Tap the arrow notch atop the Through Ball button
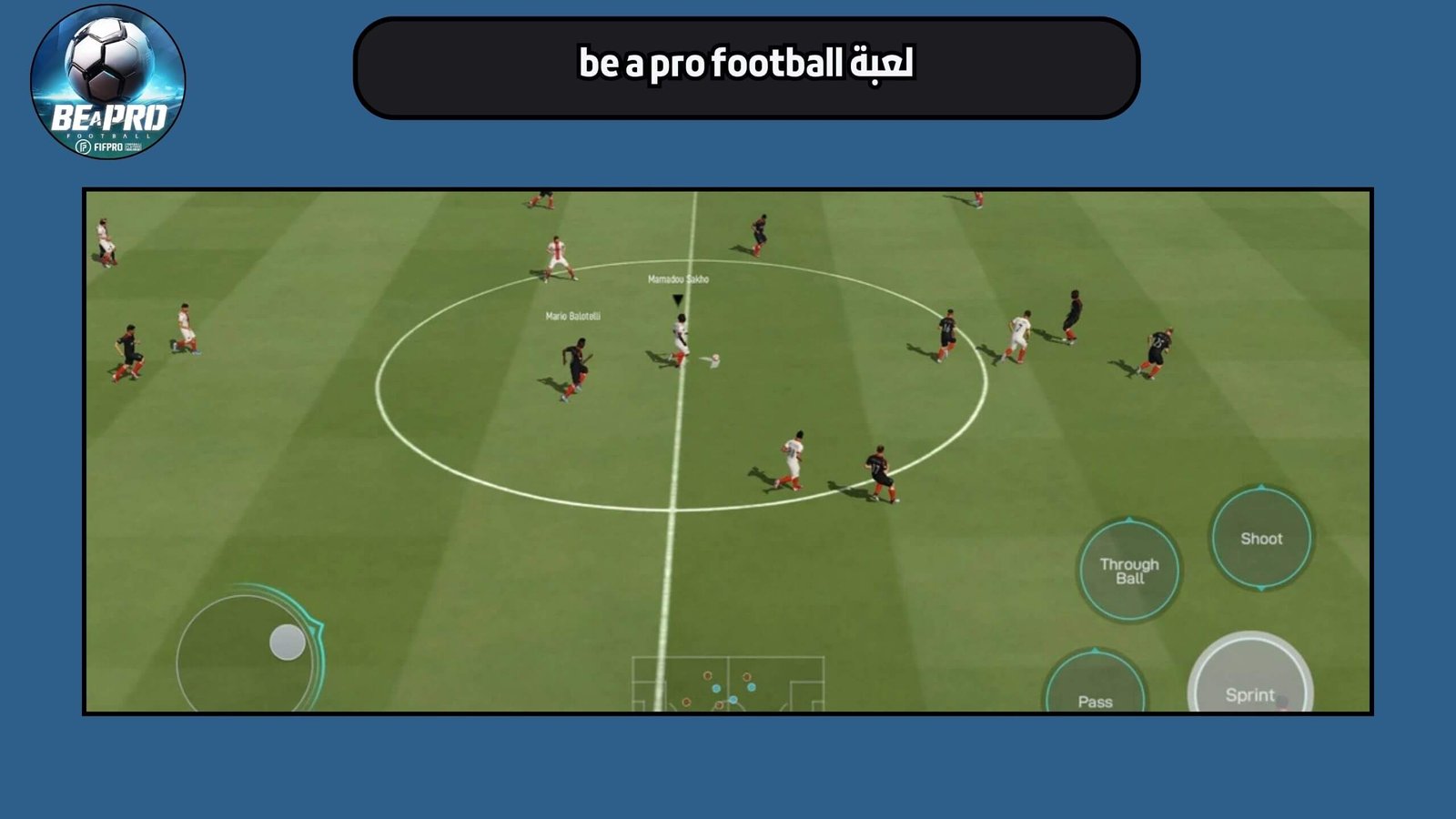Image resolution: width=1456 pixels, height=819 pixels. pyautogui.click(x=1129, y=519)
